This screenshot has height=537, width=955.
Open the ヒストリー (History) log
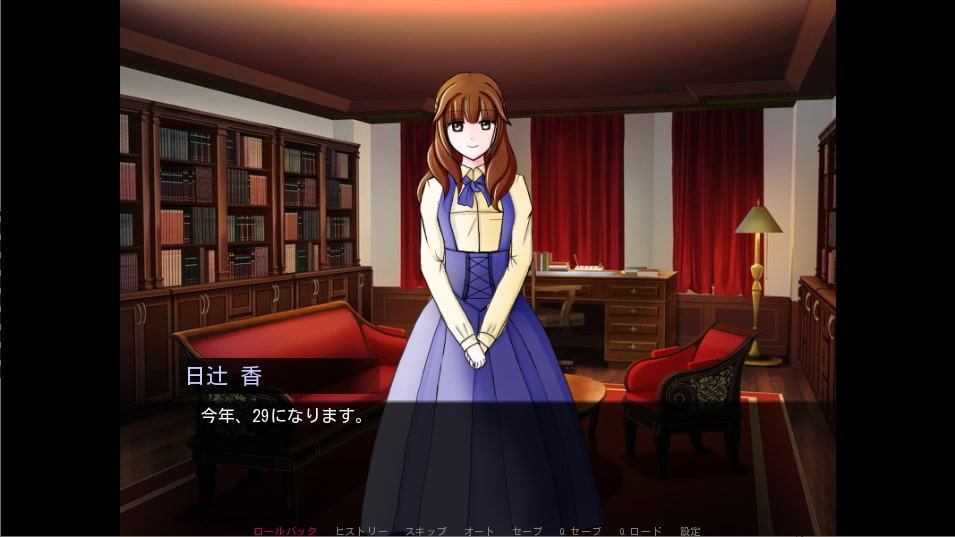point(361,531)
